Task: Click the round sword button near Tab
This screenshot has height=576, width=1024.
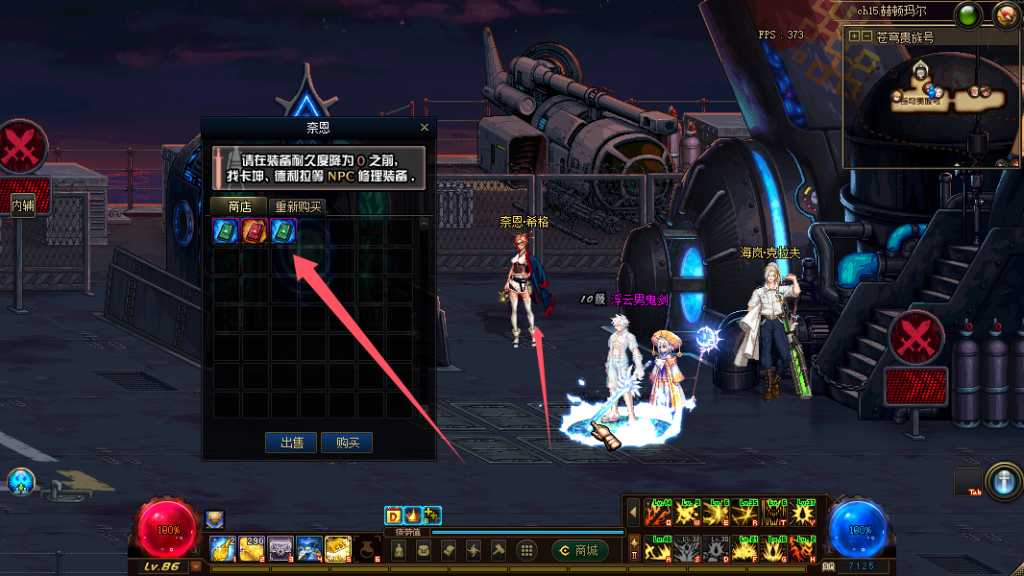Action: (x=1001, y=479)
